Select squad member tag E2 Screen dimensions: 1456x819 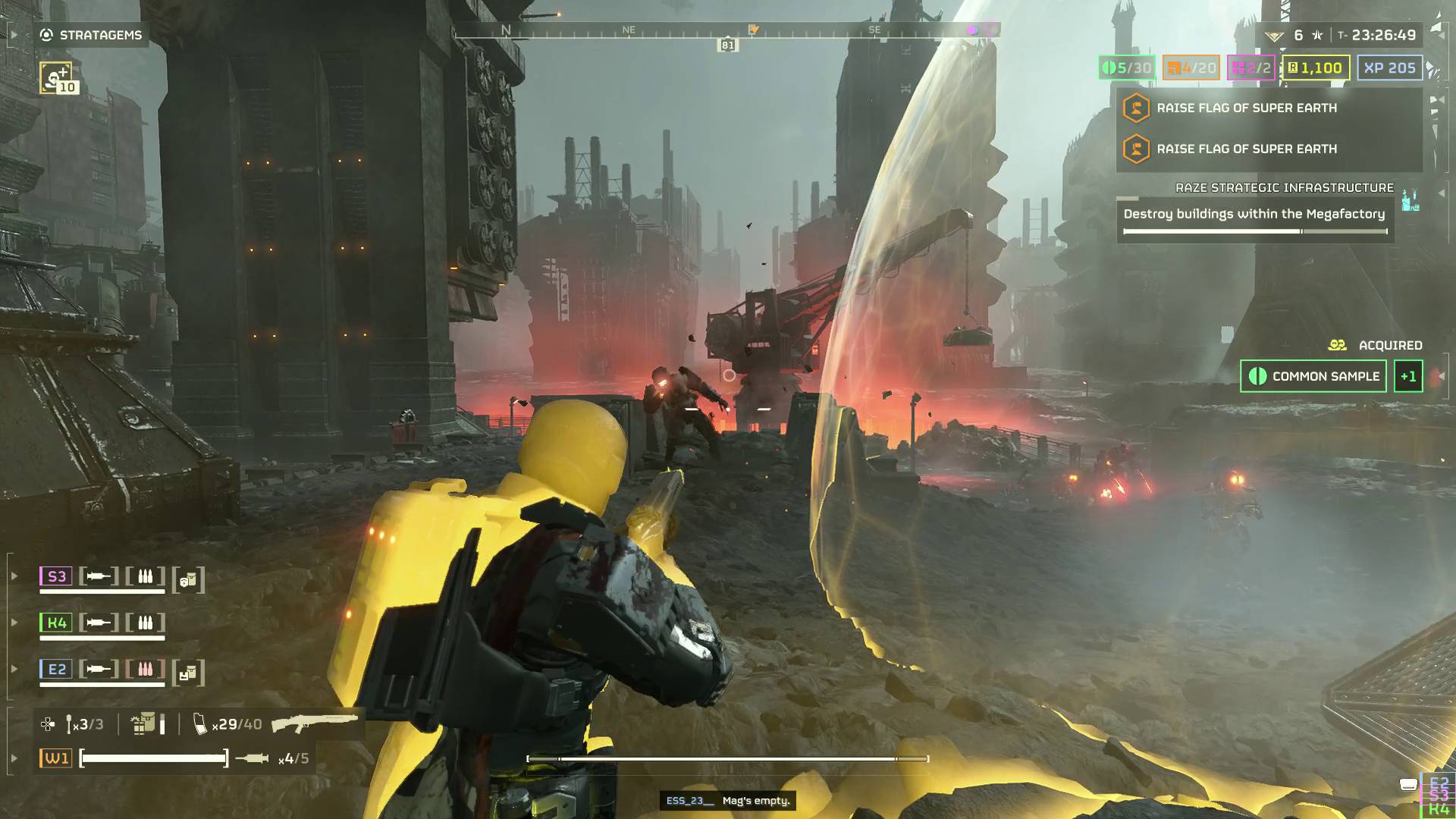pyautogui.click(x=56, y=669)
